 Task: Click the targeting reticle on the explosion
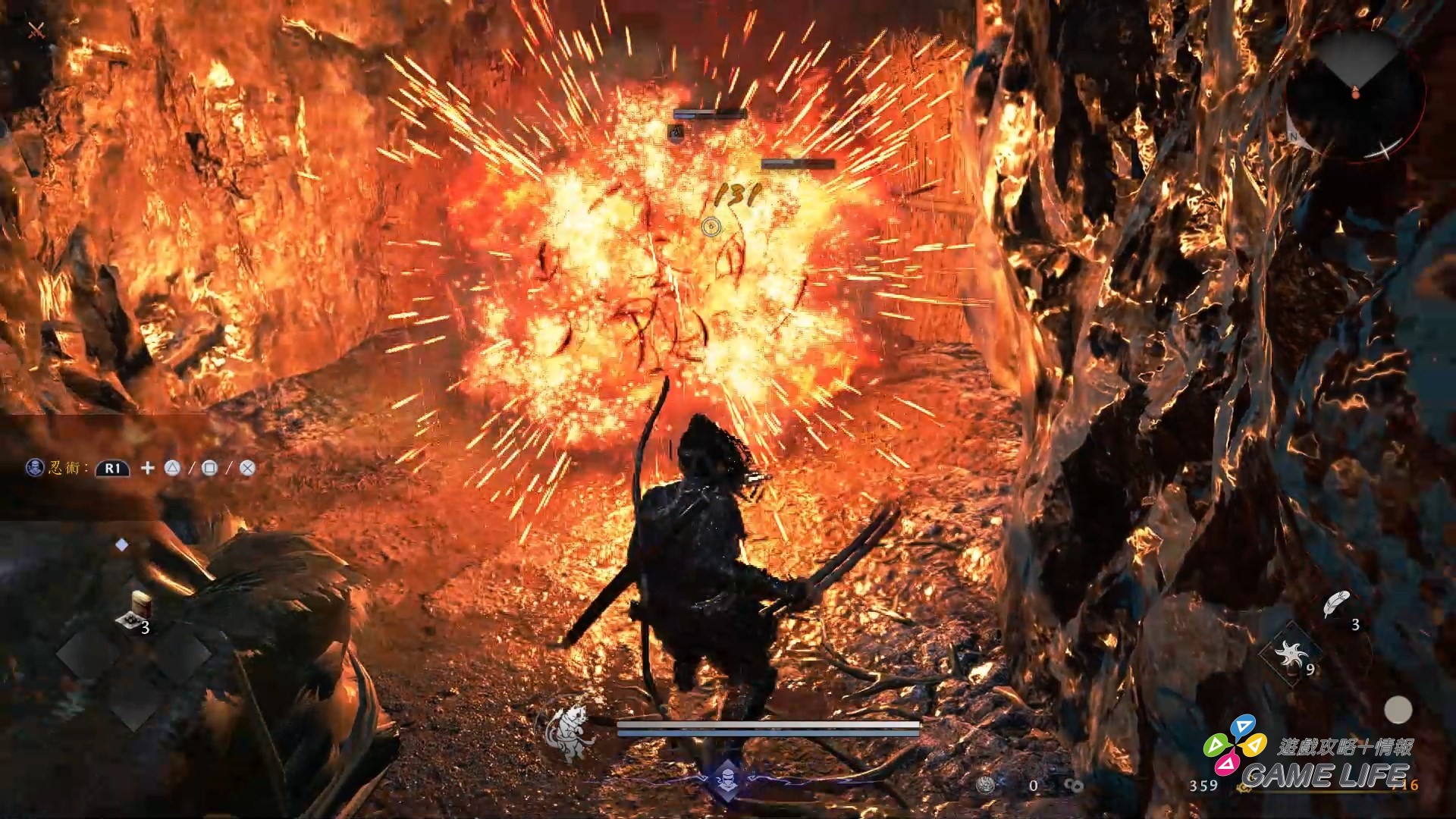[x=711, y=227]
